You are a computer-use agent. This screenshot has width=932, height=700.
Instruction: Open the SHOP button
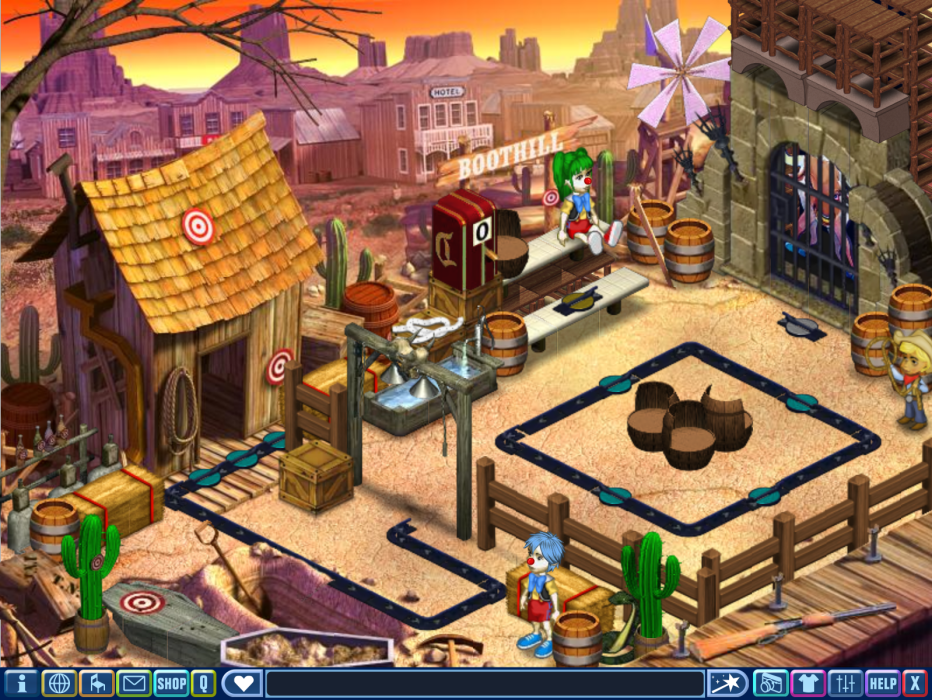tap(171, 684)
